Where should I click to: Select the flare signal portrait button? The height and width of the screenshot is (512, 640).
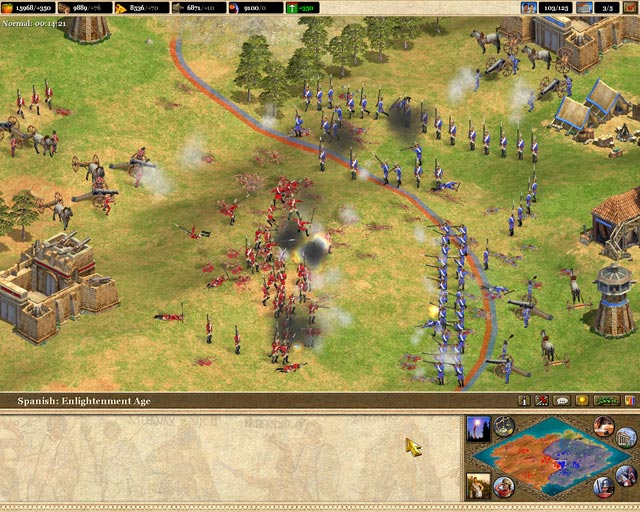[478, 427]
